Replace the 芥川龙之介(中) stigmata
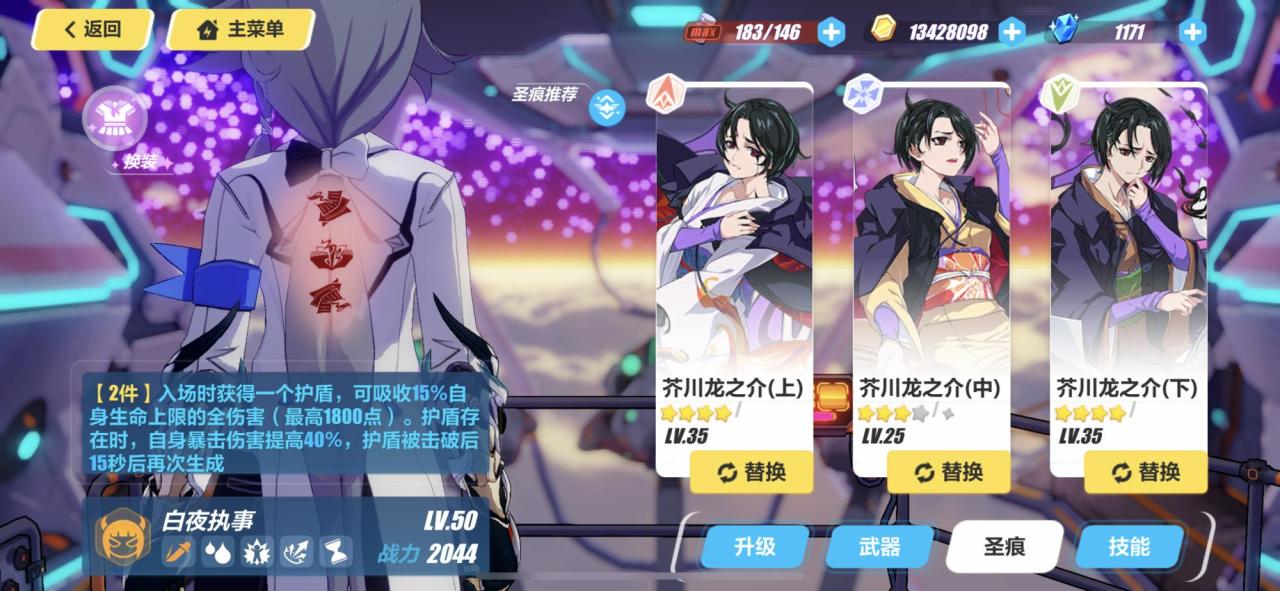The image size is (1280, 591). point(948,472)
